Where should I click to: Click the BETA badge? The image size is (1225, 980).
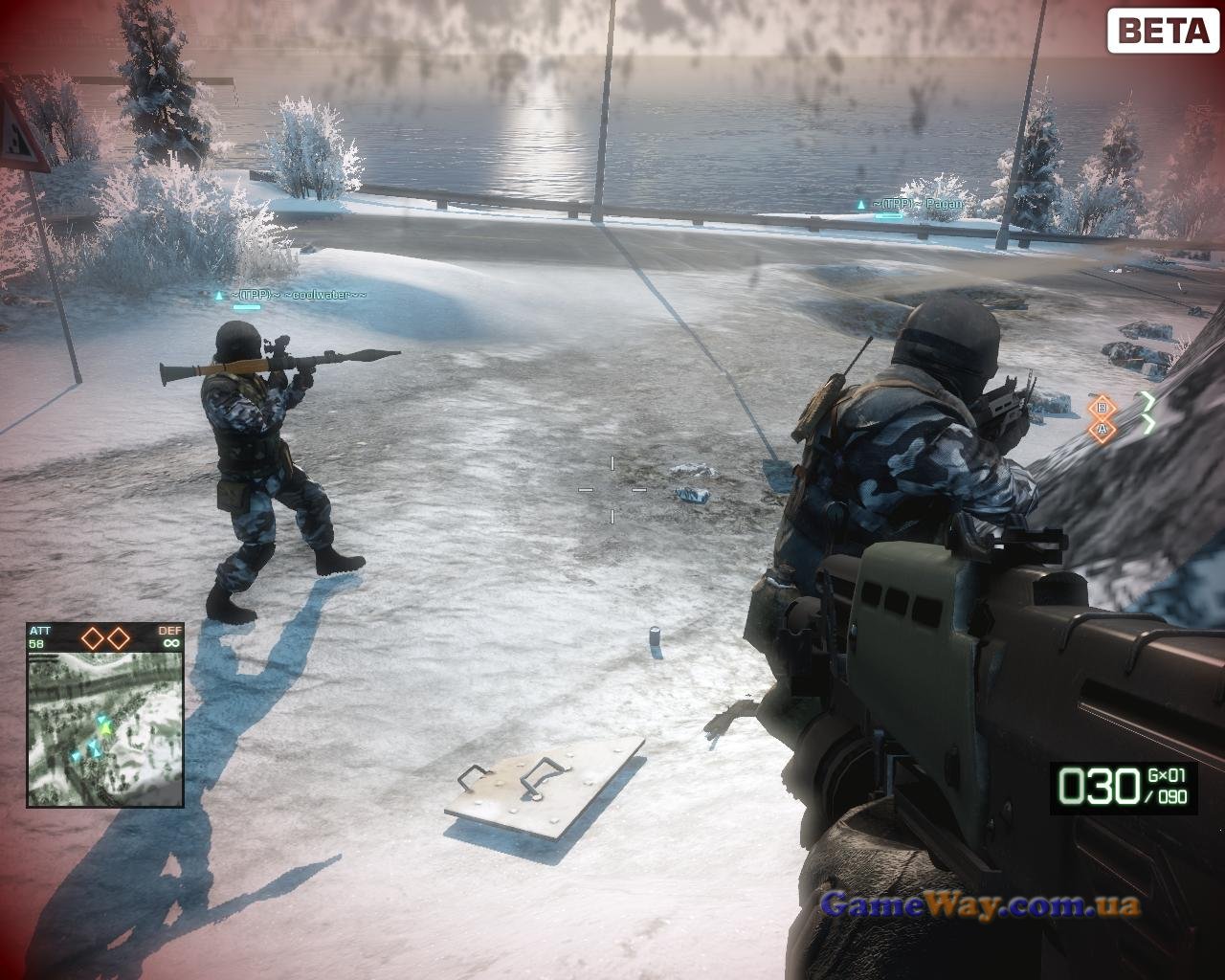click(x=1163, y=32)
